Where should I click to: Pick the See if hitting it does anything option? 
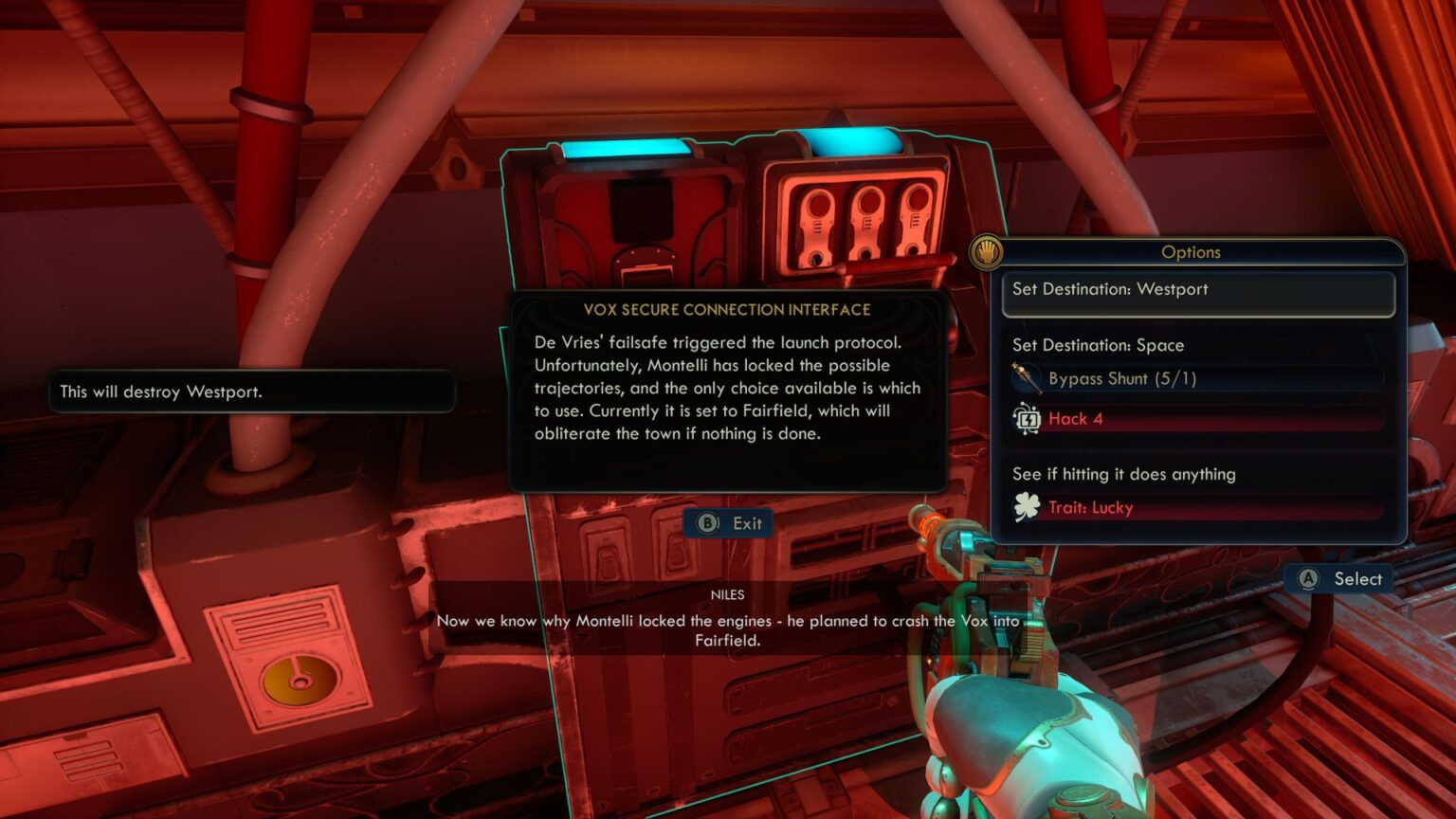click(1123, 474)
